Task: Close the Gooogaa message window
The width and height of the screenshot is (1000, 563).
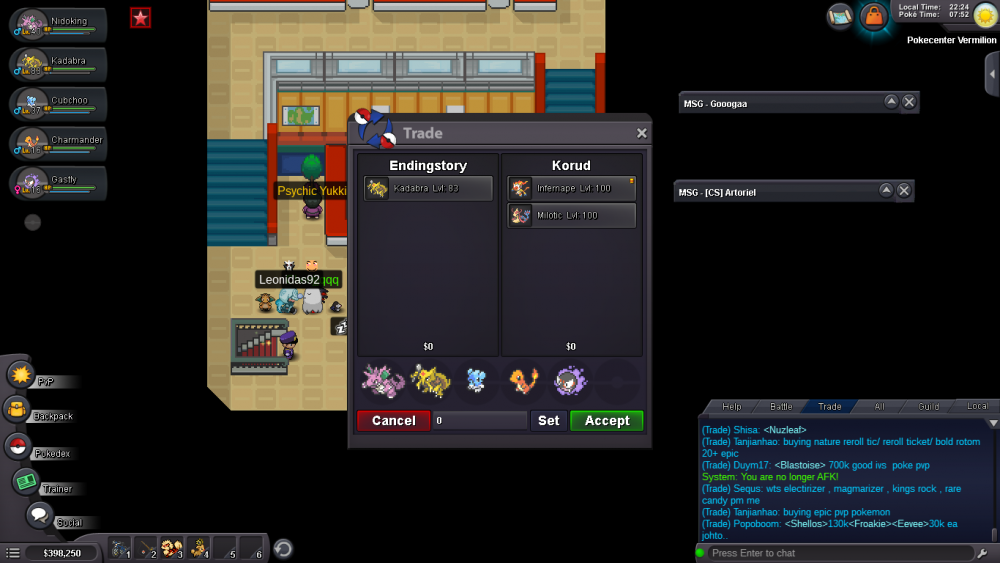Action: pos(908,102)
